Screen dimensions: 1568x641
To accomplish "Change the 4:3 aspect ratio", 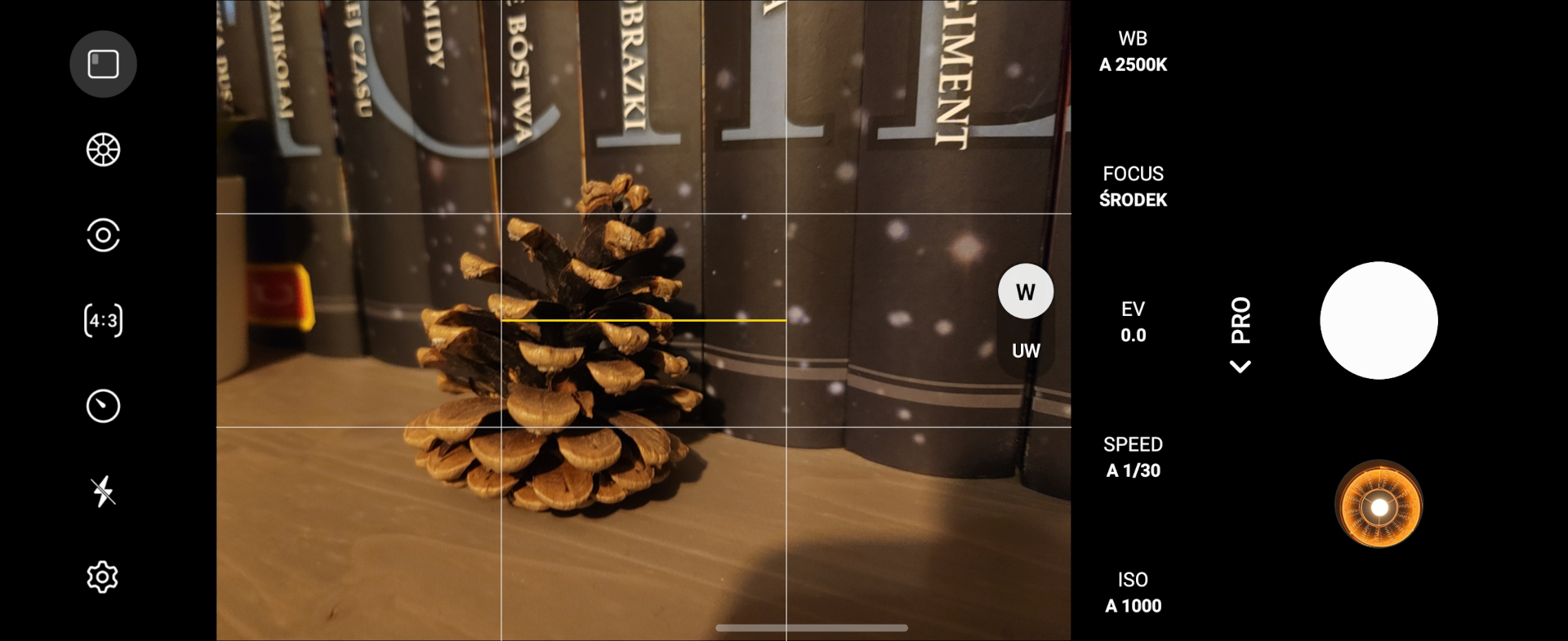I will tap(103, 320).
